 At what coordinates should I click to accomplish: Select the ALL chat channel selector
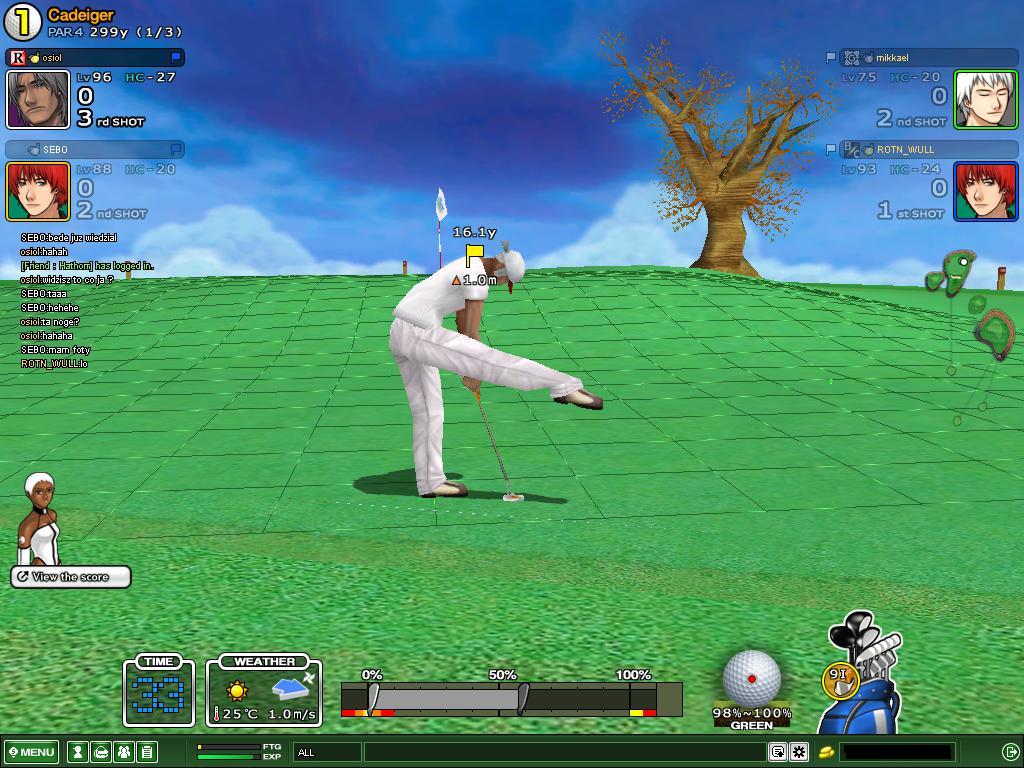pos(327,752)
